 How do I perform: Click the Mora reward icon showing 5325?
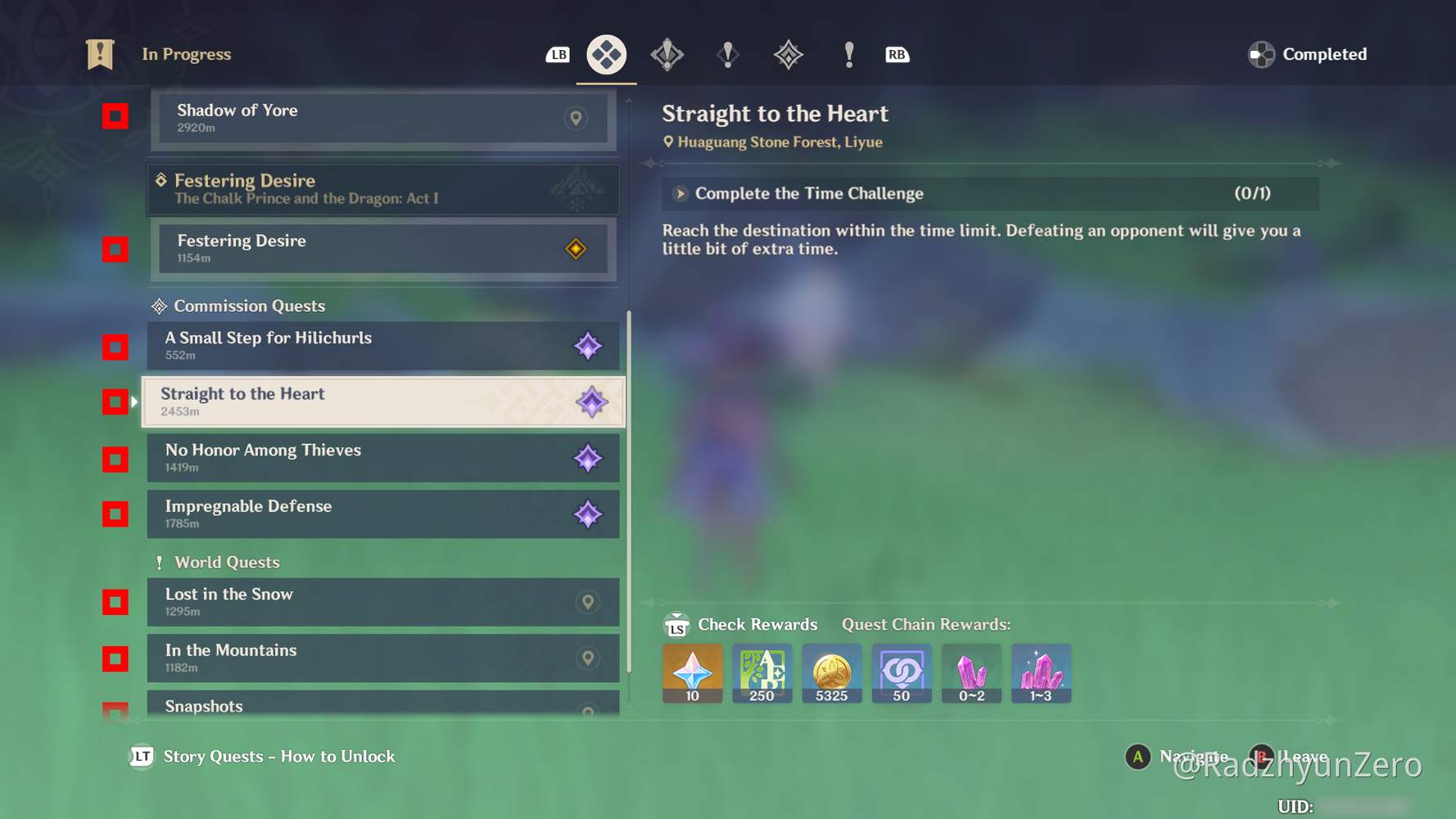tap(831, 672)
